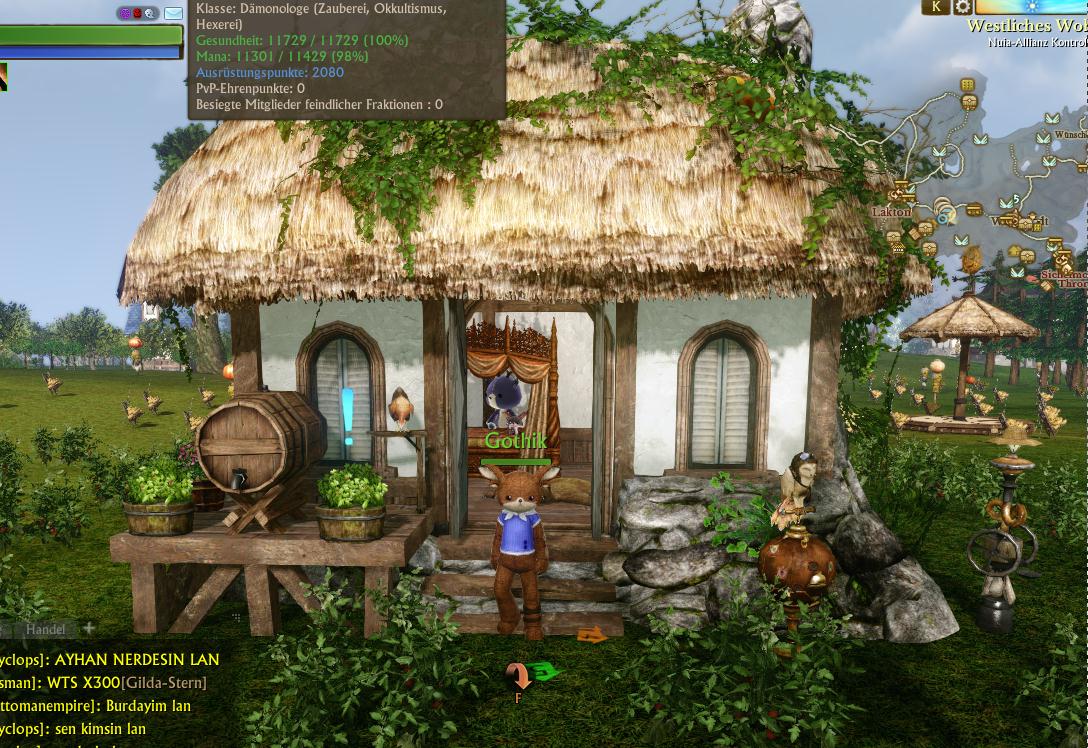Image resolution: width=1088 pixels, height=748 pixels.
Task: Open the map settings gear icon
Action: 962,7
